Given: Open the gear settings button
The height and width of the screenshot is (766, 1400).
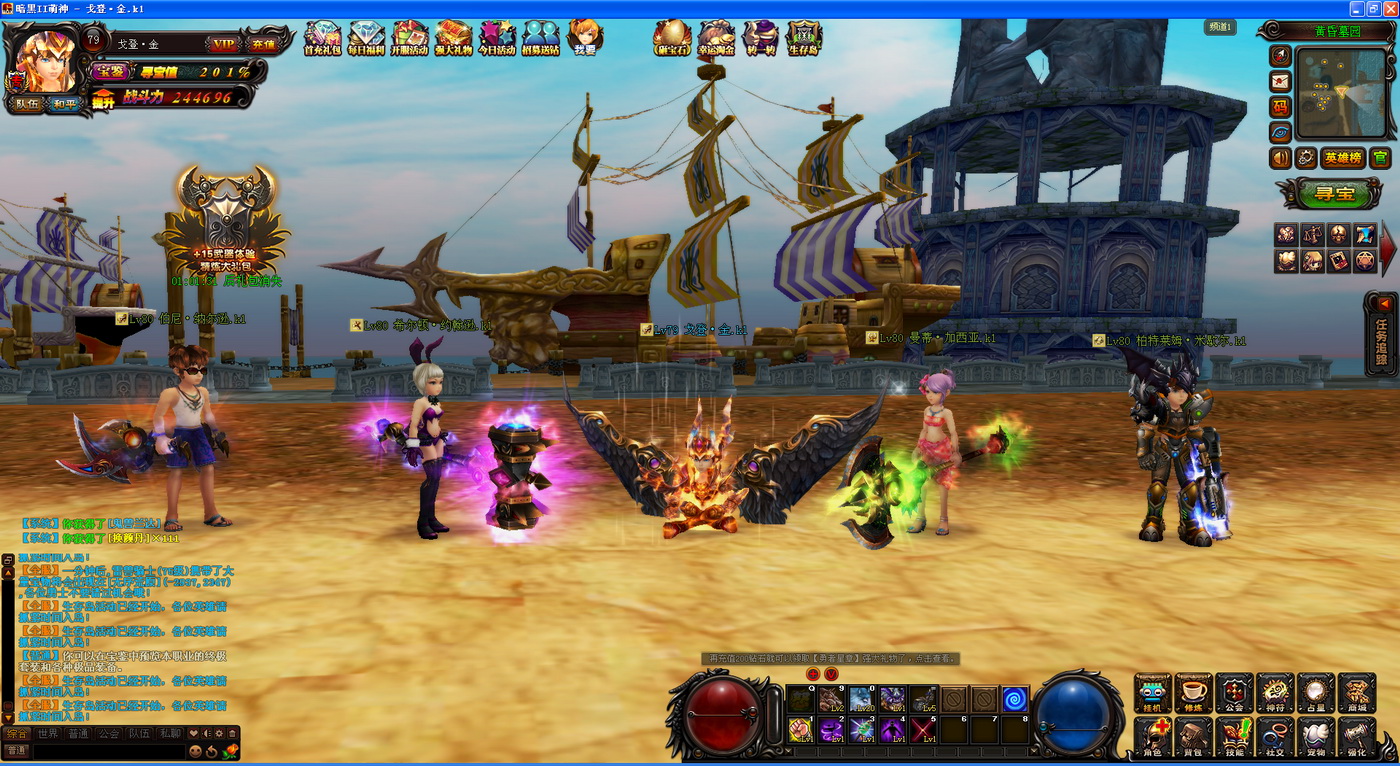Looking at the screenshot, I should 1306,158.
